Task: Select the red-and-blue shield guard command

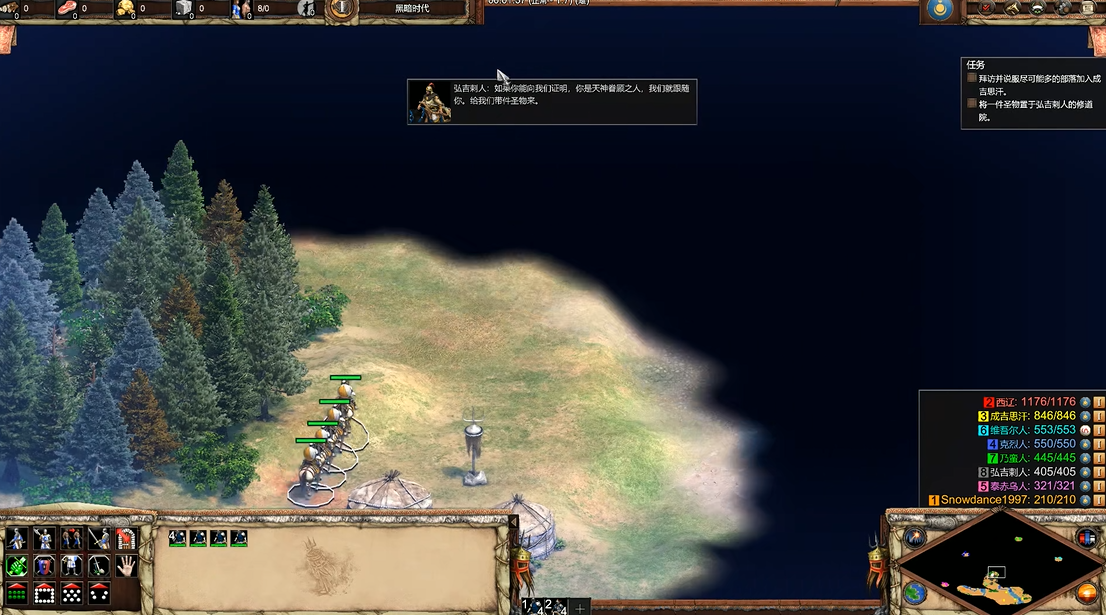Action: [44, 566]
